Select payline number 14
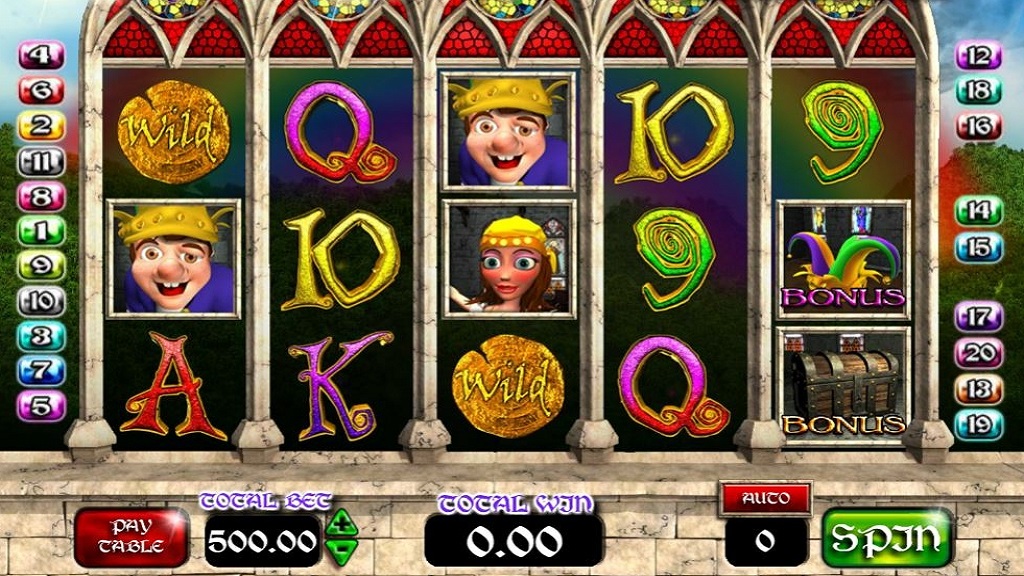This screenshot has width=1024, height=576. [x=978, y=211]
